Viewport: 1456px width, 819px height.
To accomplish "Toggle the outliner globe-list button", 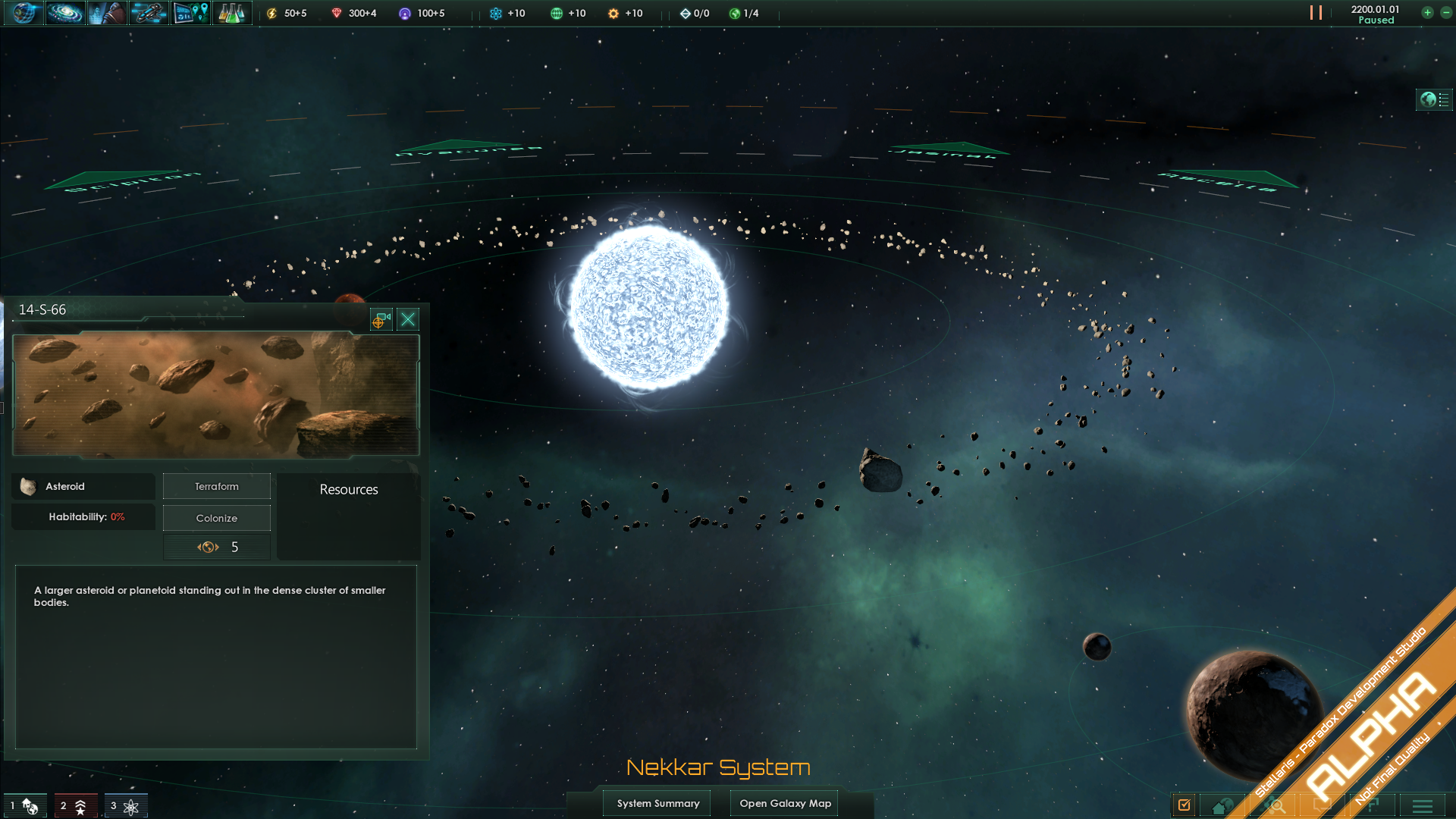I will click(x=1434, y=99).
